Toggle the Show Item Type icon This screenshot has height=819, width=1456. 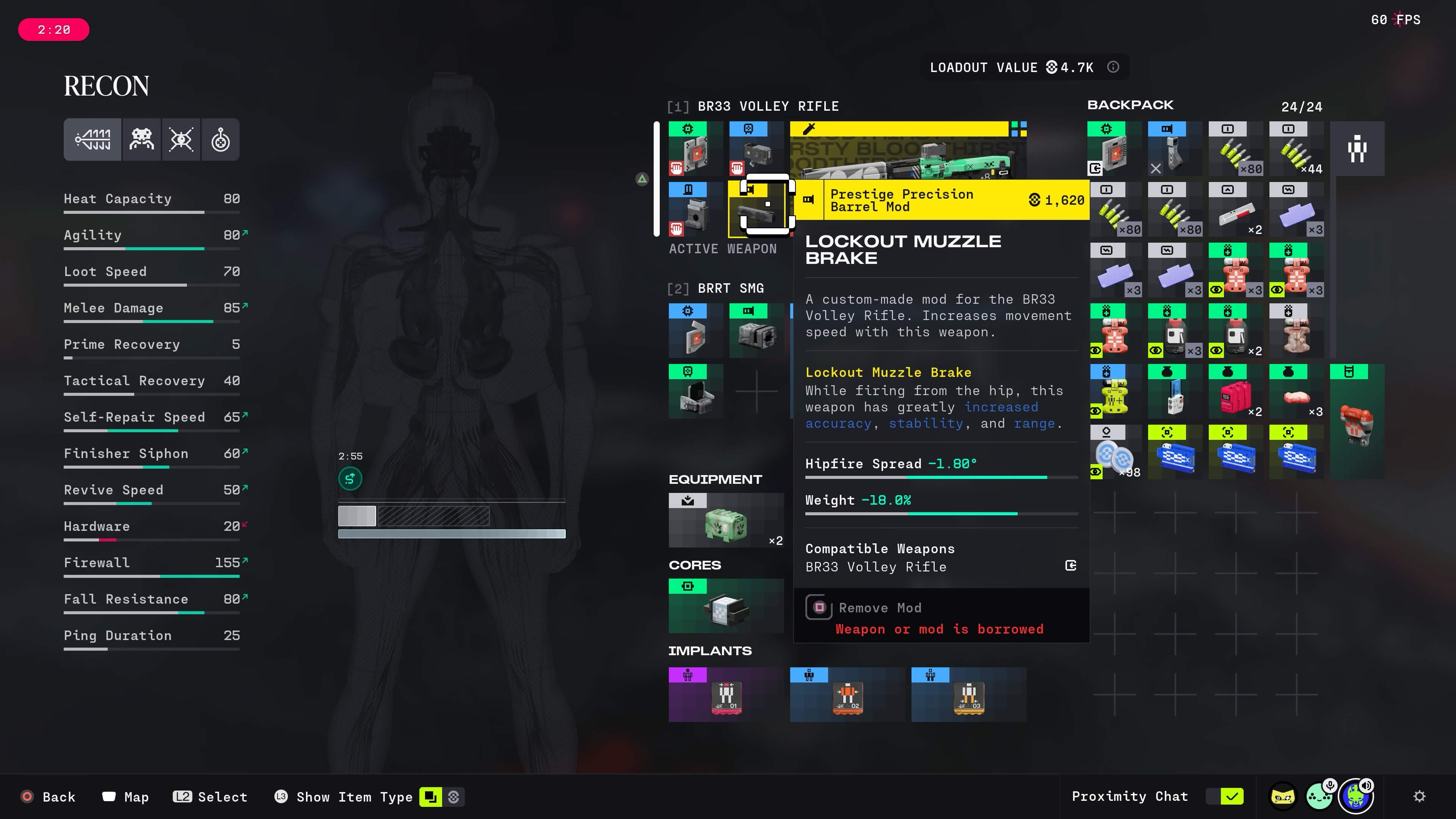coord(430,797)
